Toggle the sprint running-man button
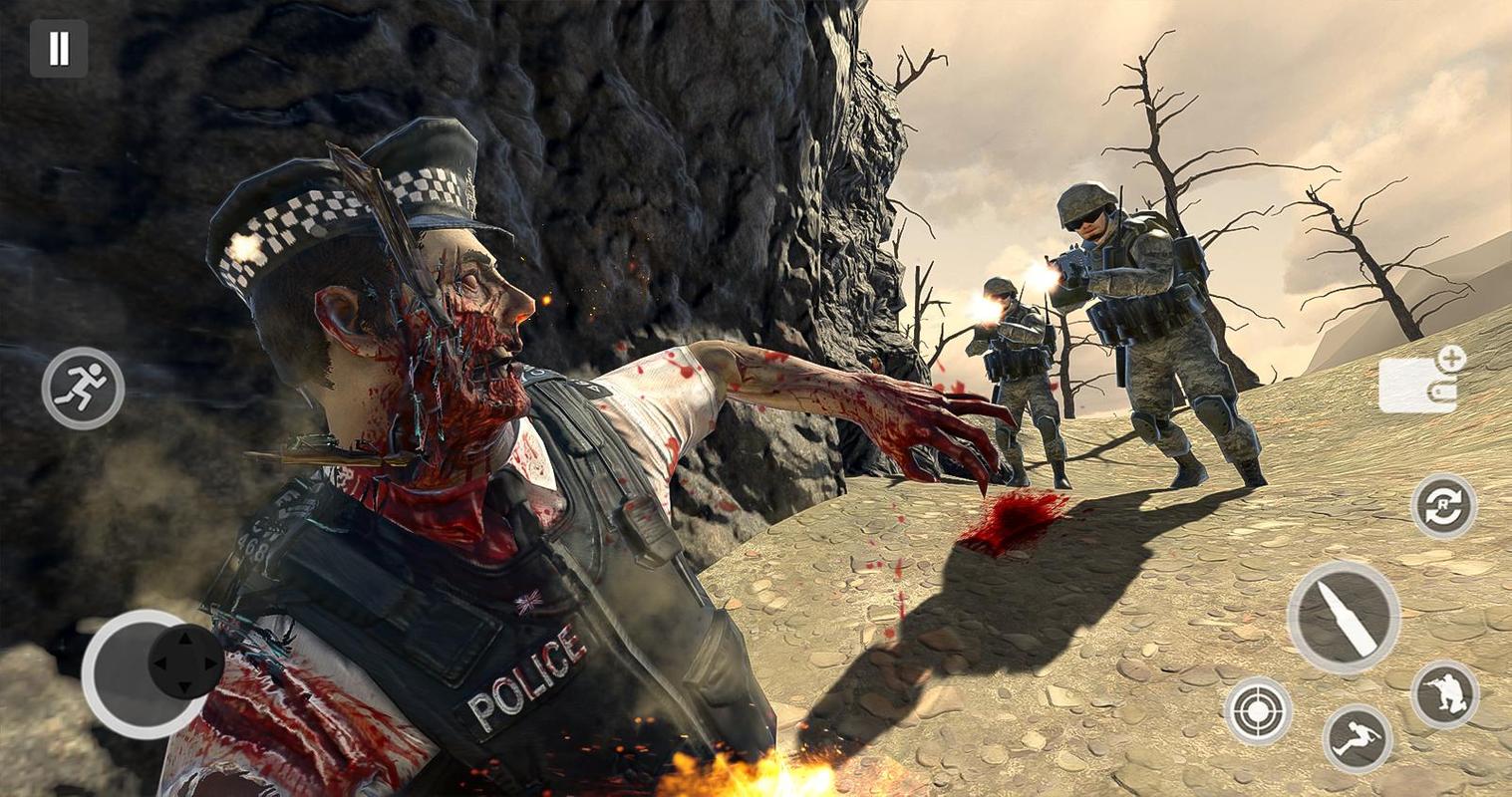Image resolution: width=1512 pixels, height=797 pixels. [83, 389]
